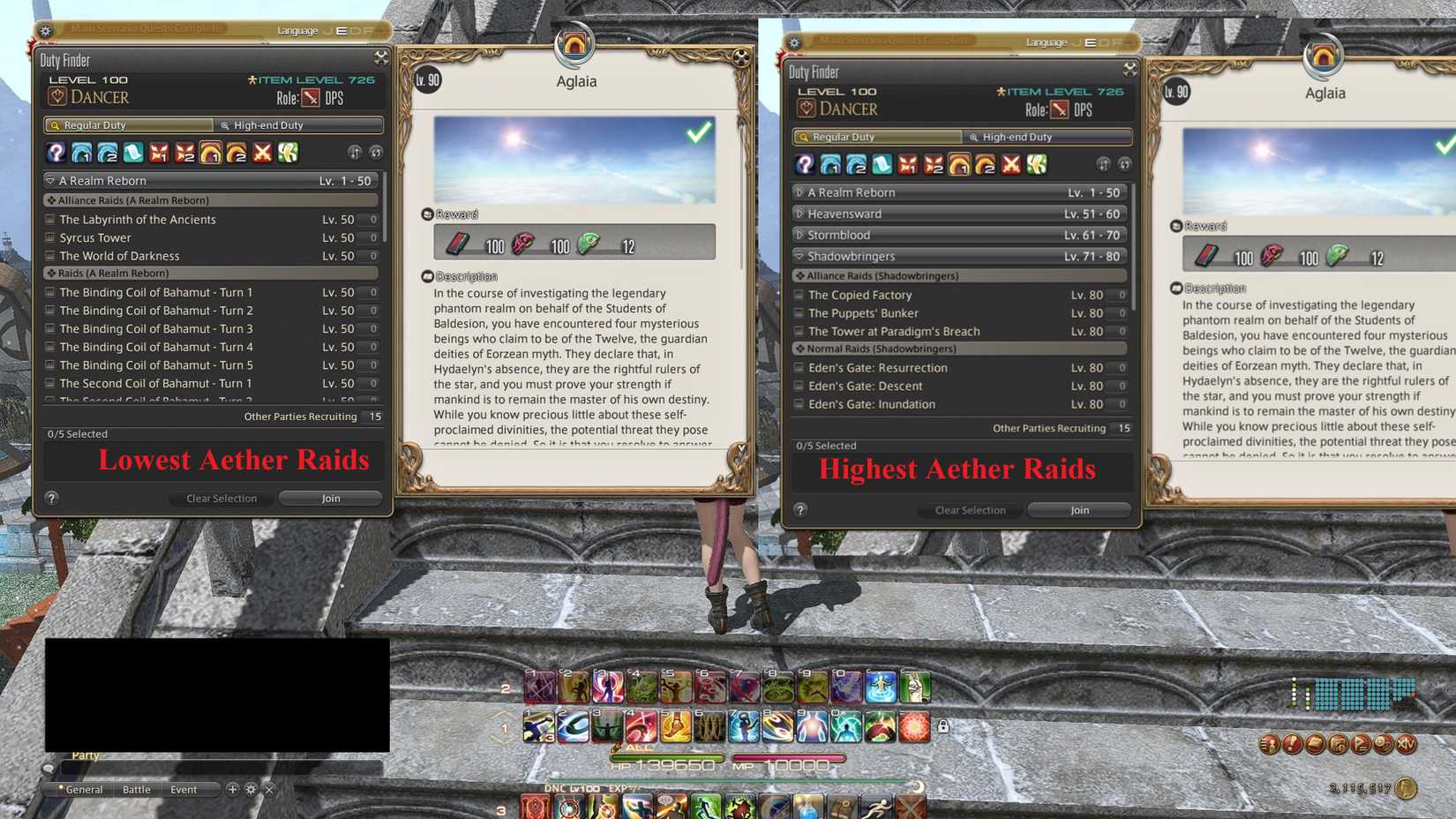Image resolution: width=1456 pixels, height=819 pixels.
Task: Check Syrcus Tower for queueing
Action: coord(50,237)
